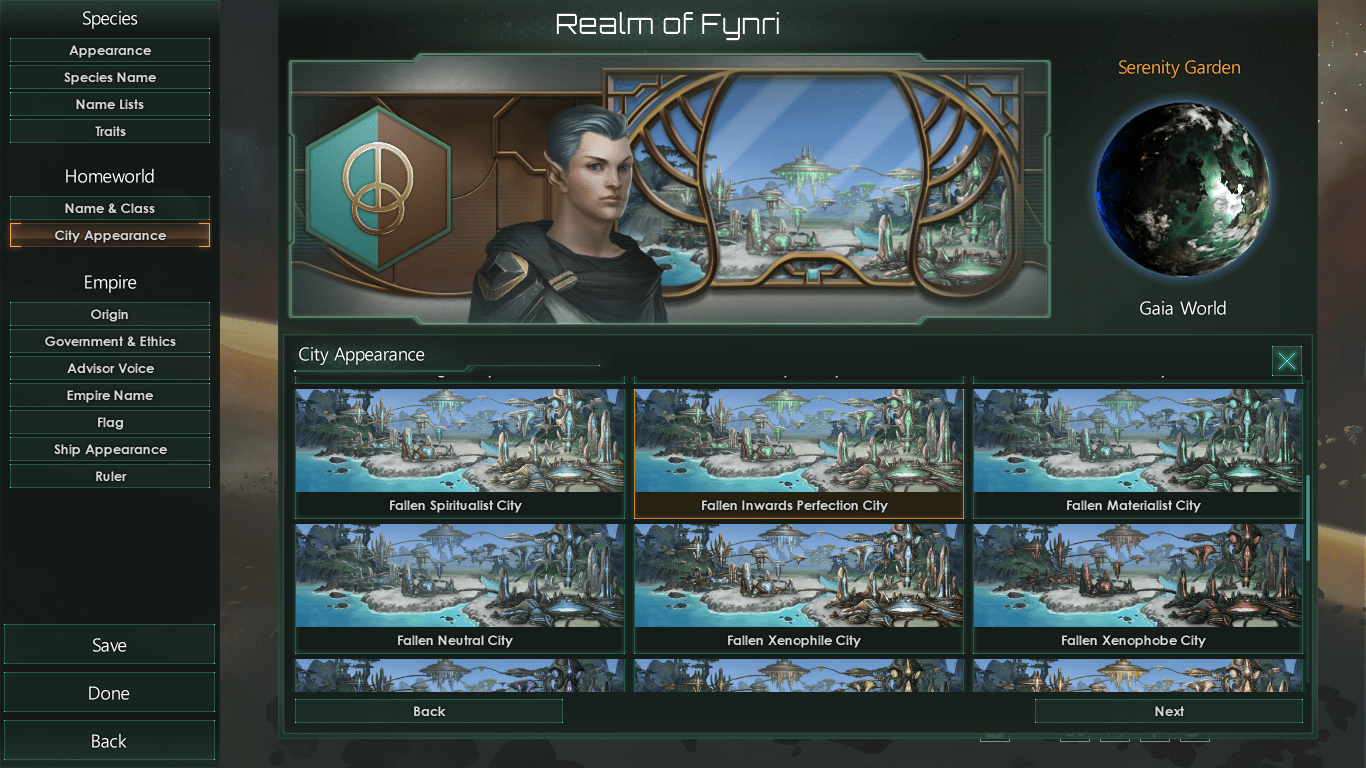Close the City Appearance panel
This screenshot has height=768, width=1366.
(x=1286, y=361)
